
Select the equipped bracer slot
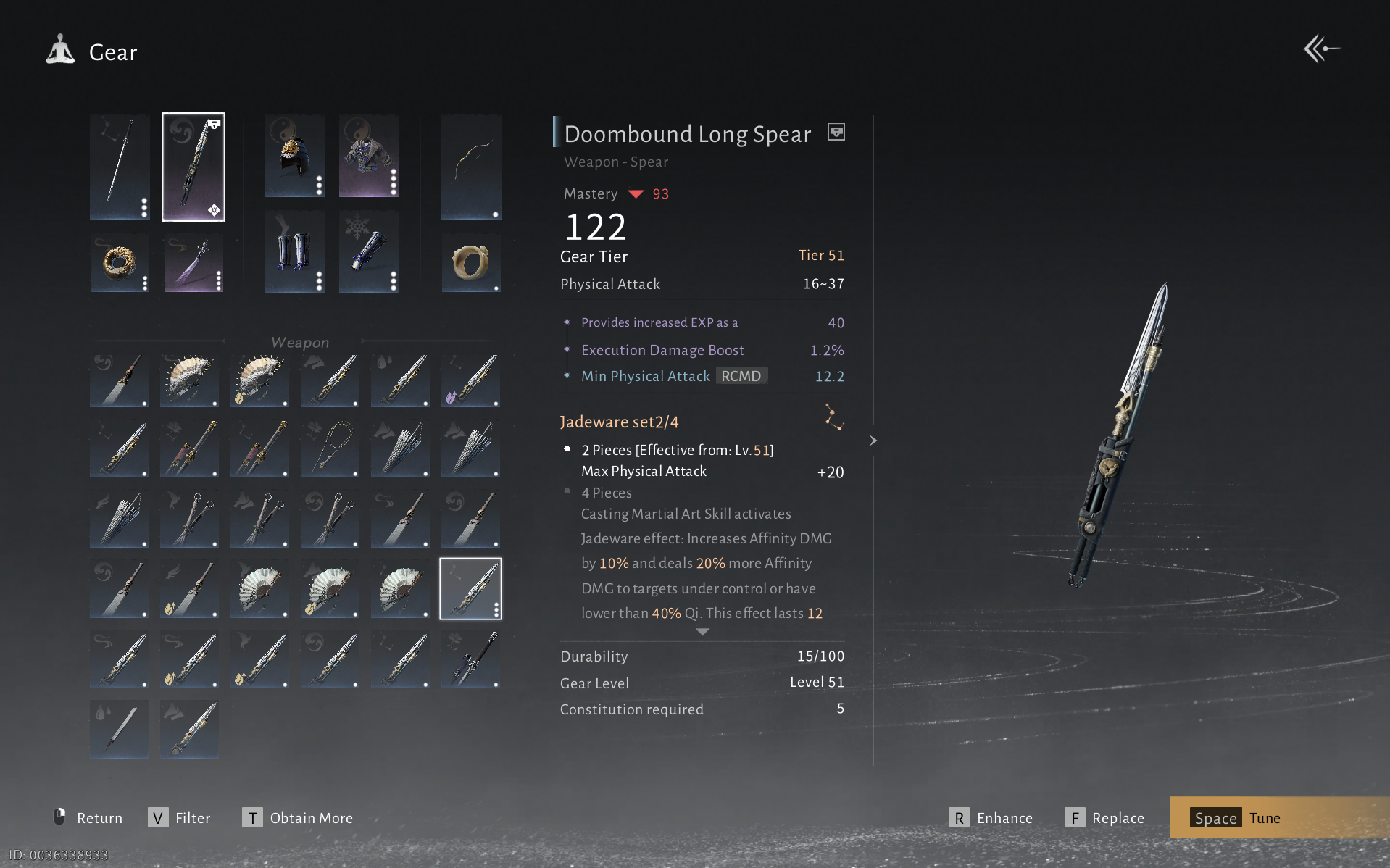pos(369,251)
